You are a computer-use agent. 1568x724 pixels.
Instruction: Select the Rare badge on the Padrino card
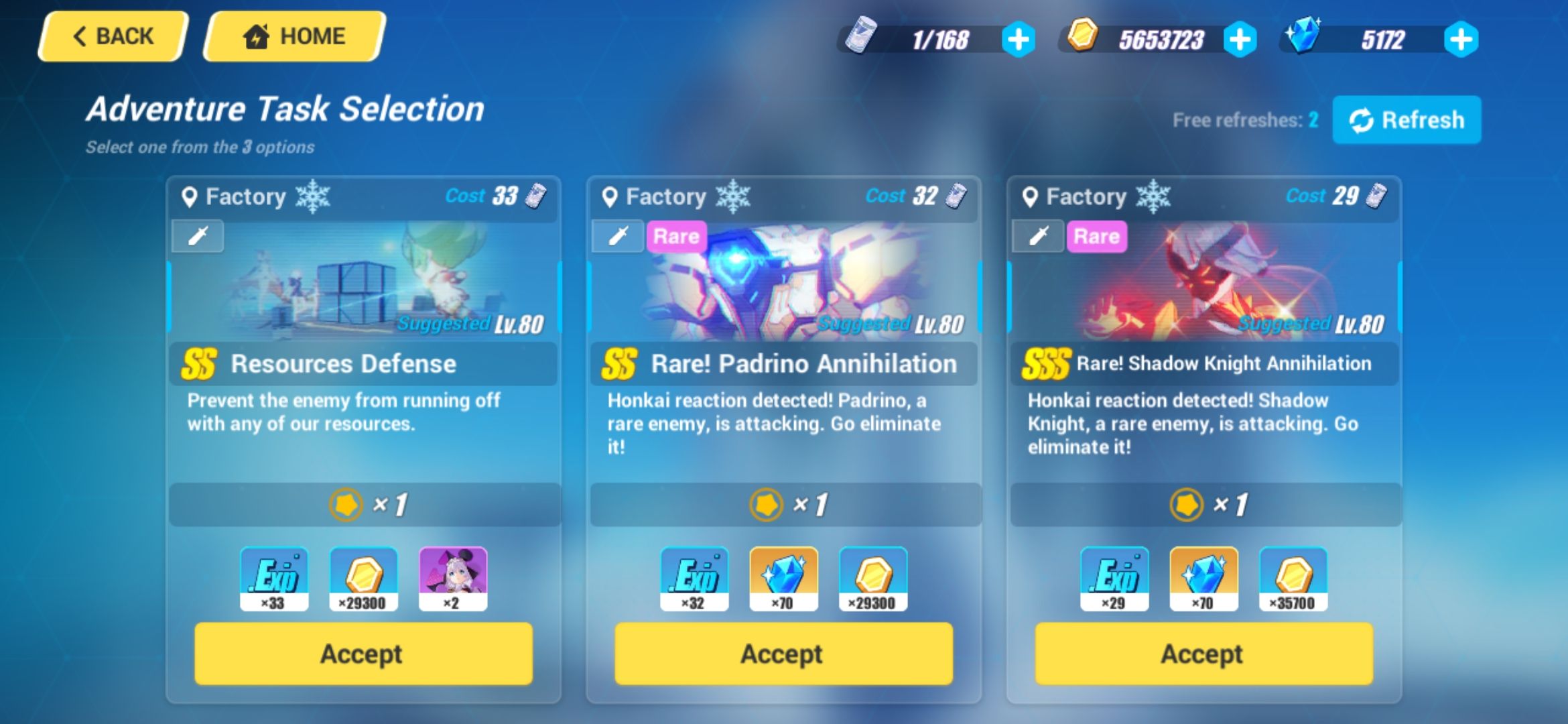coord(675,236)
